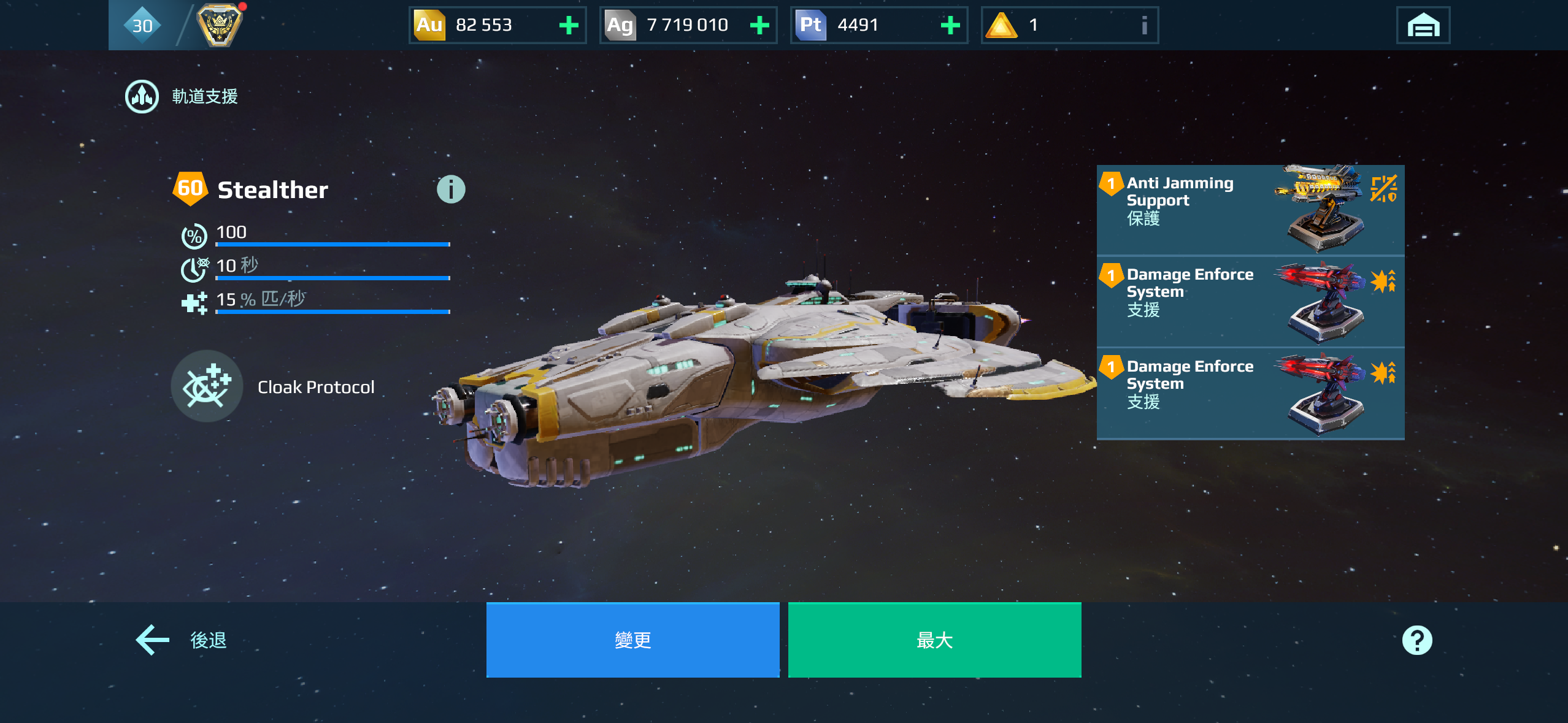Click the level 30 diamond badge
Screen dimensions: 1568x723
click(142, 25)
